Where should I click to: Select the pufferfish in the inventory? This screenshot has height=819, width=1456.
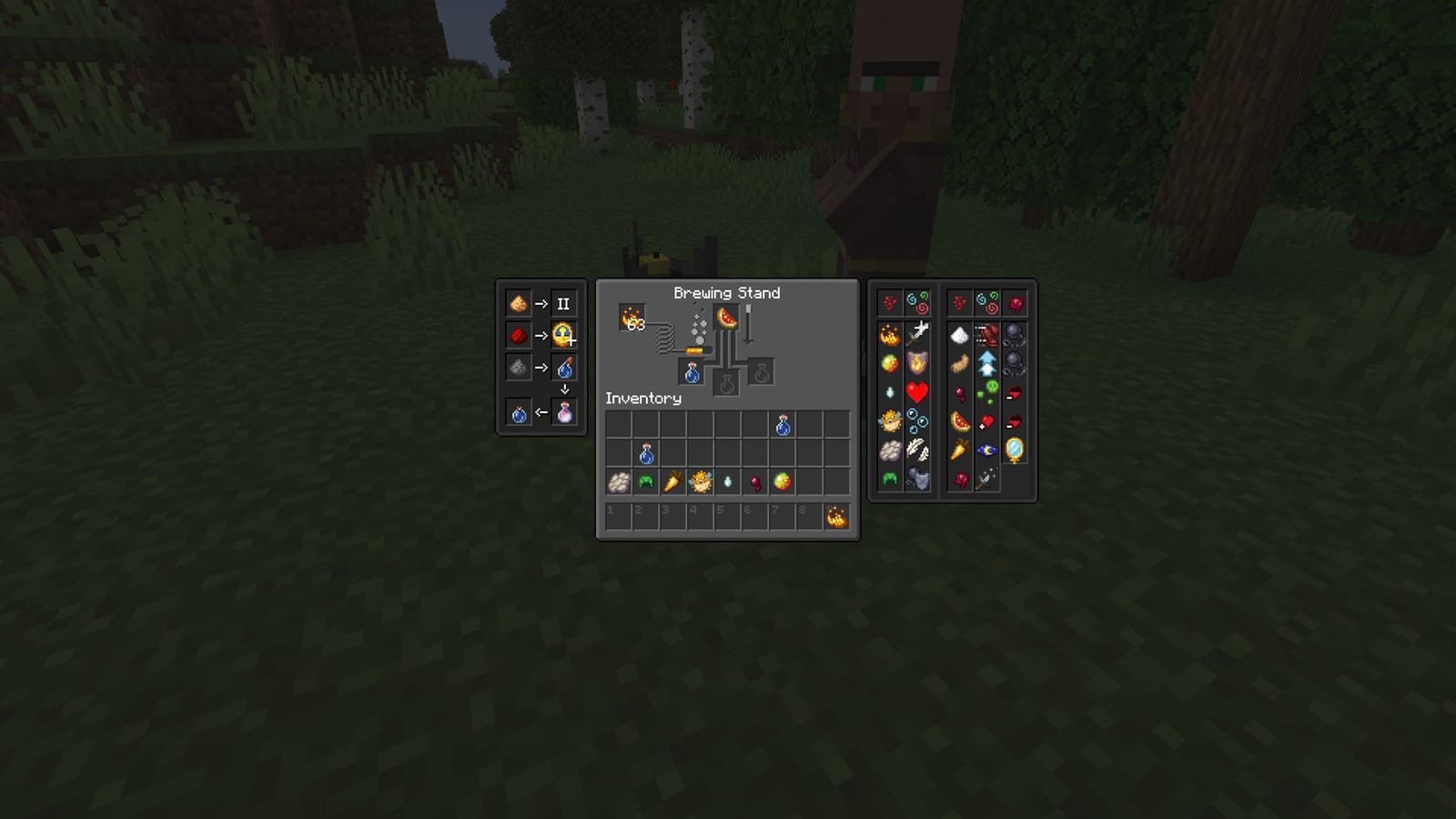701,481
